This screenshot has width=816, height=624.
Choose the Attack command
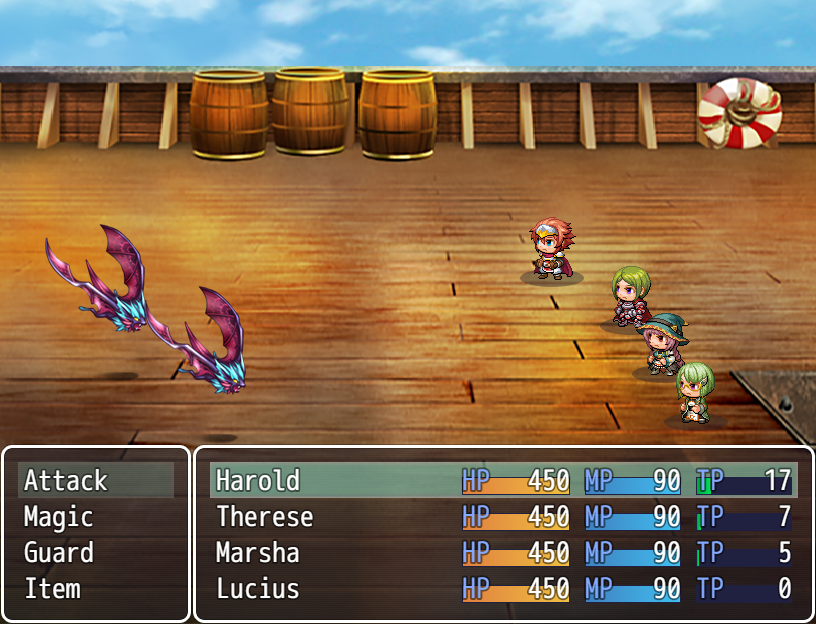(x=95, y=481)
